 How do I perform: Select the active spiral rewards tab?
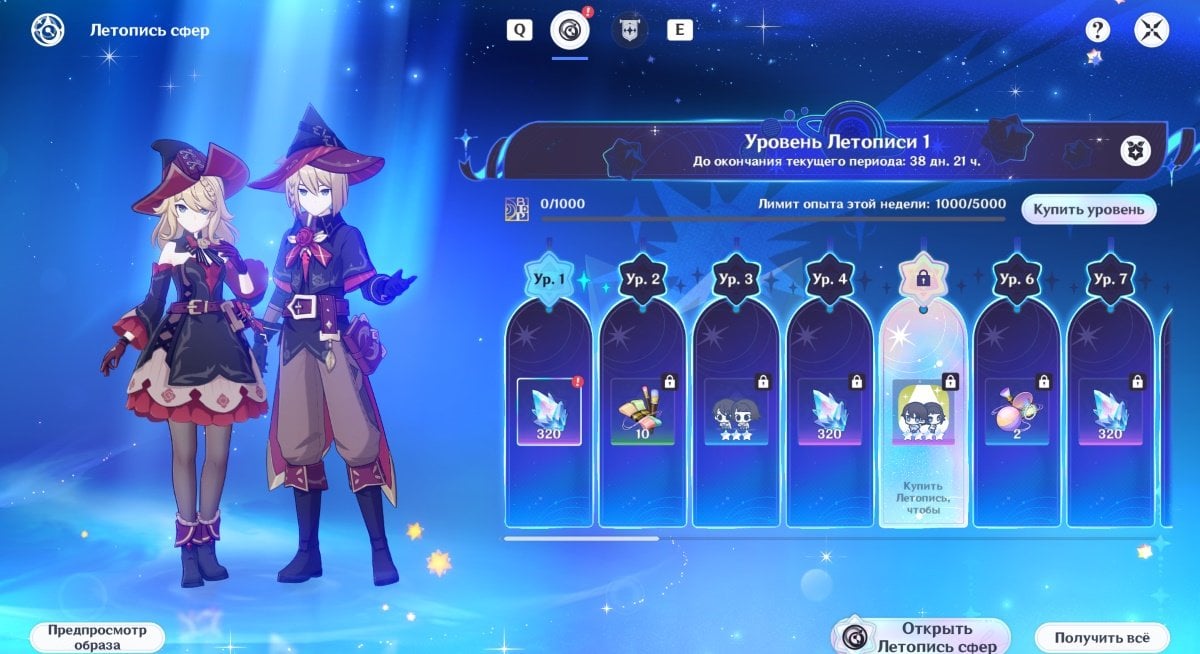coord(570,30)
